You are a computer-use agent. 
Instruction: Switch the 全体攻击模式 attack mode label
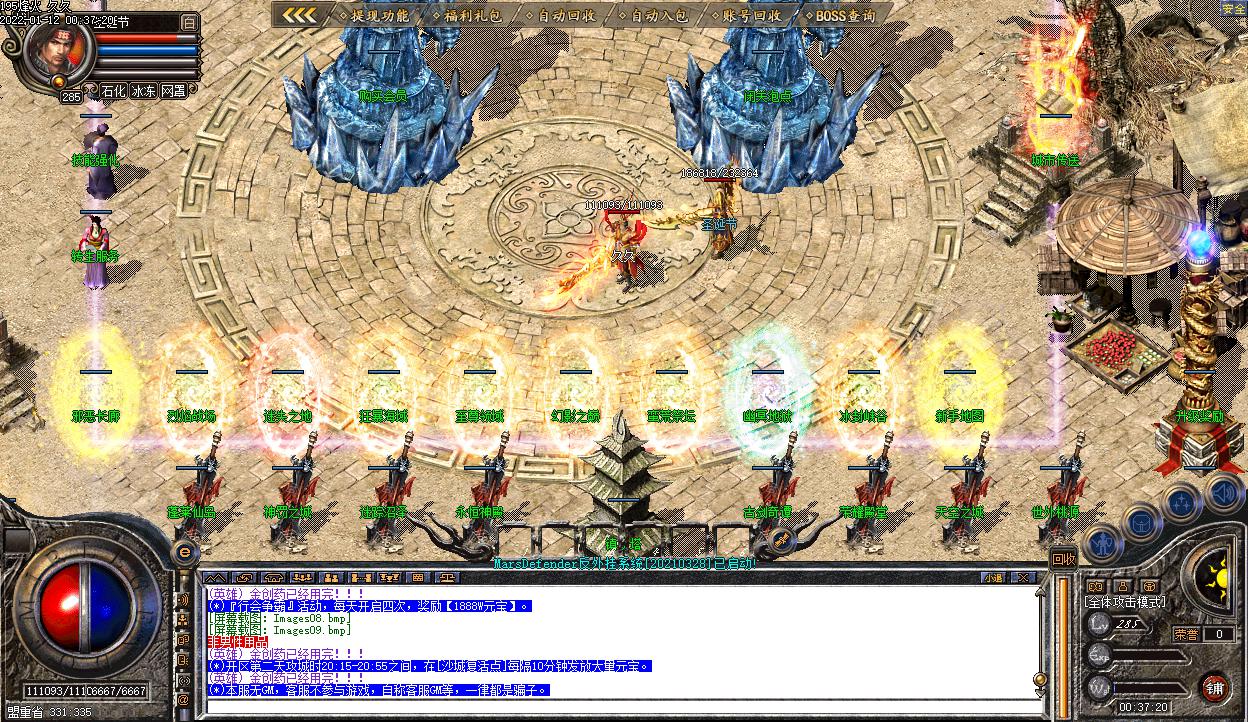tap(1125, 602)
